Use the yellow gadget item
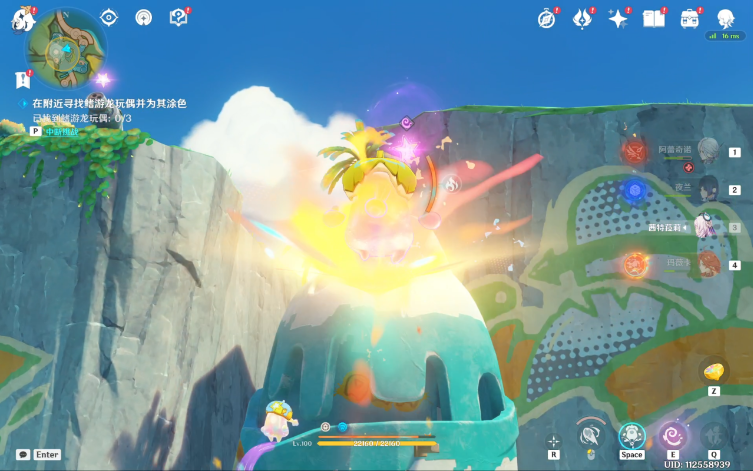 point(714,371)
